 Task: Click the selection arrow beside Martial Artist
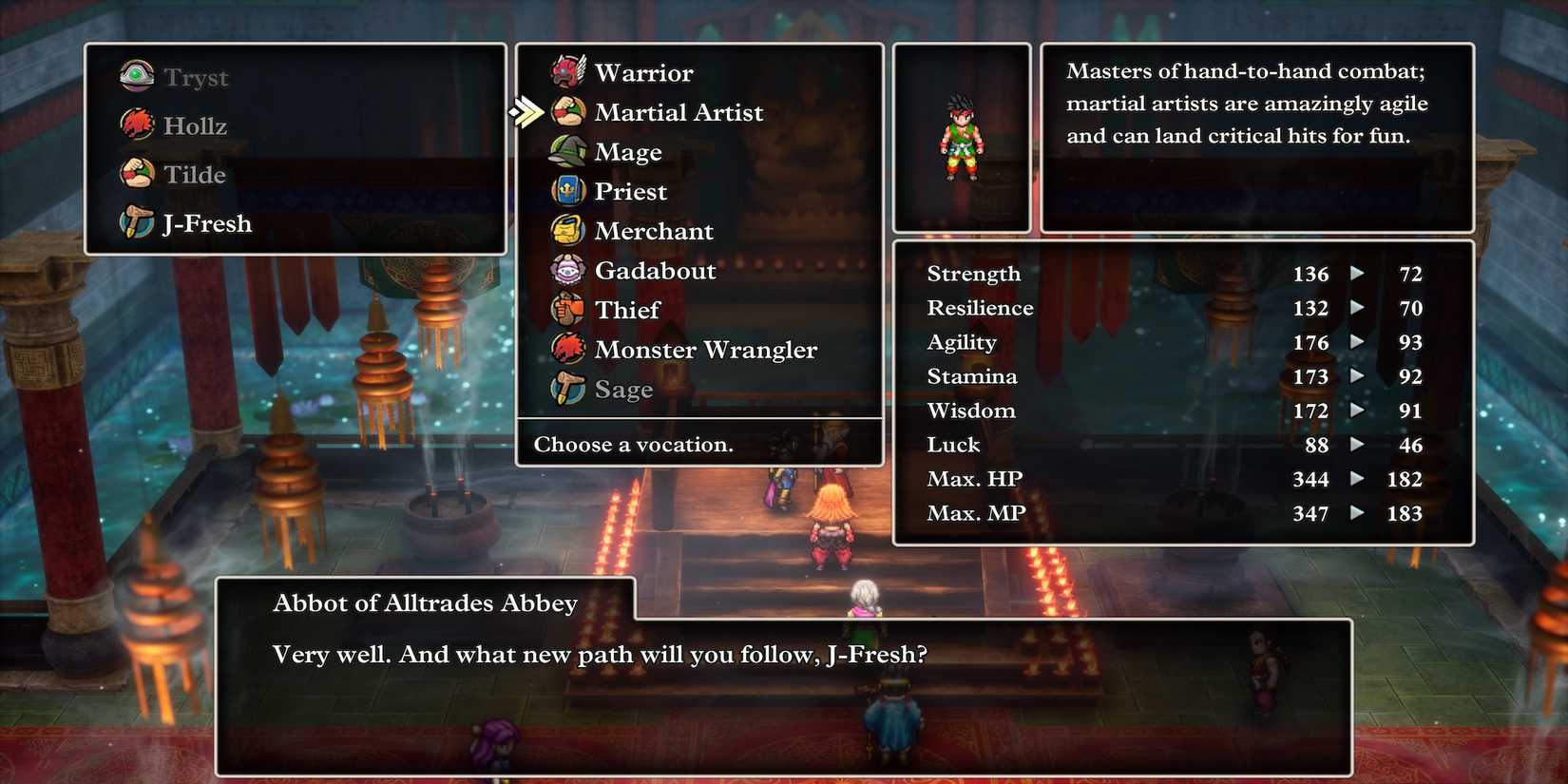527,111
